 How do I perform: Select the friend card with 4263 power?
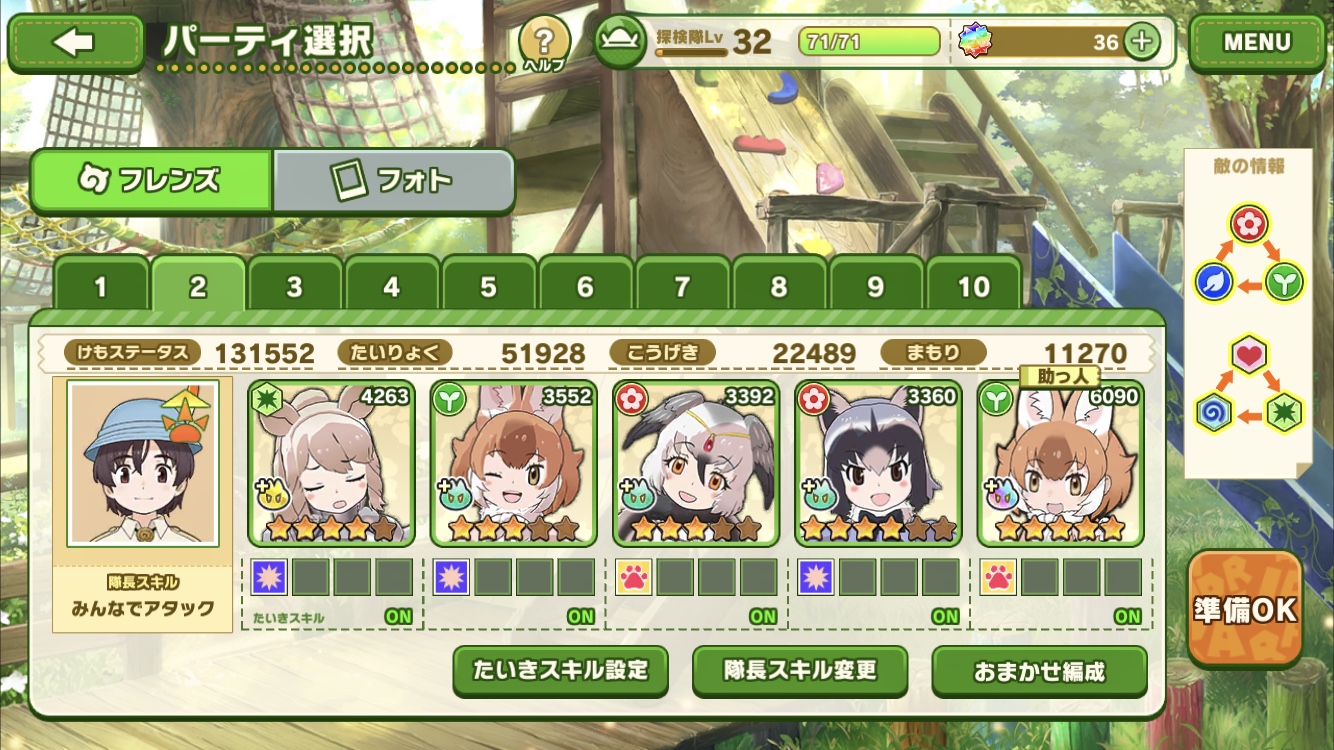(331, 462)
